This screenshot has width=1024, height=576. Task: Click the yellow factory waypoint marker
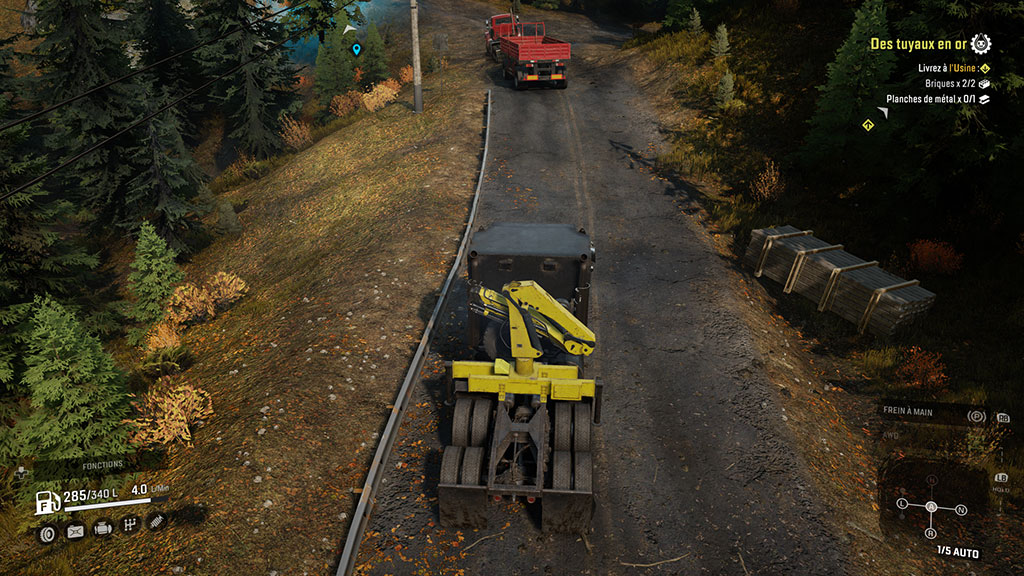click(x=868, y=125)
